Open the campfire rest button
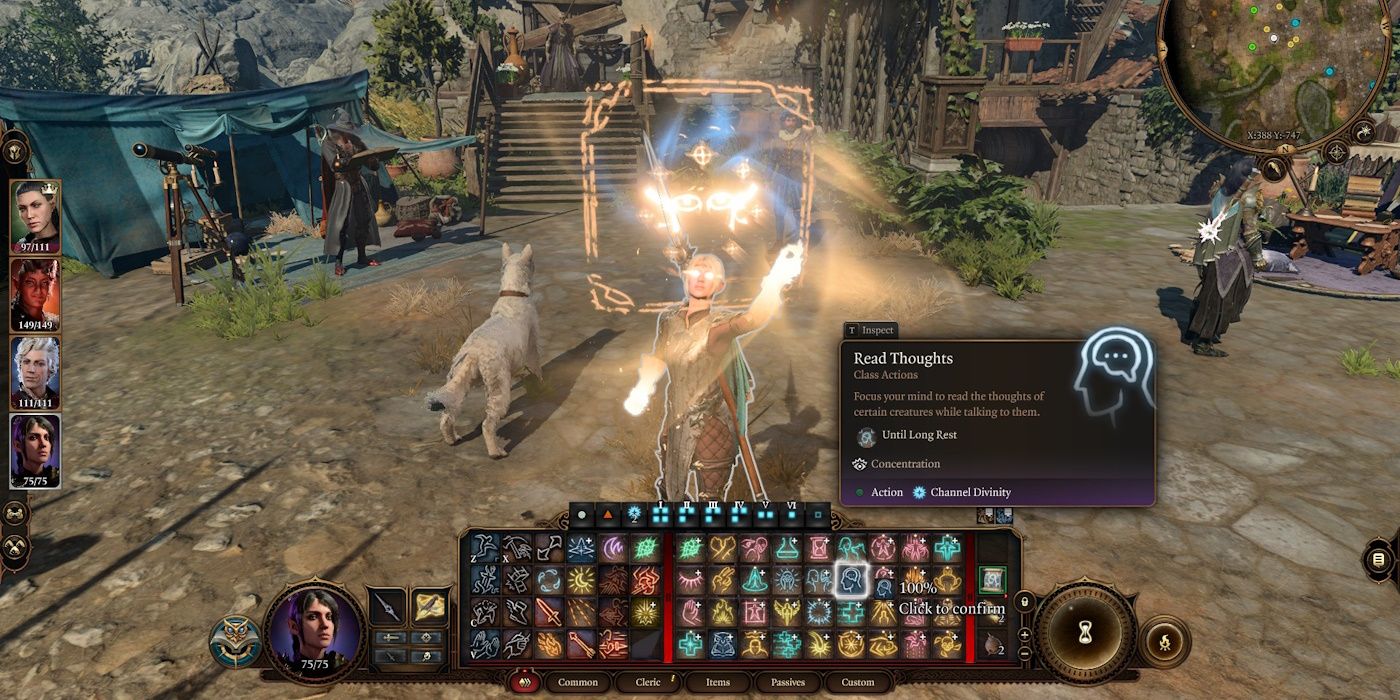 pos(1165,641)
